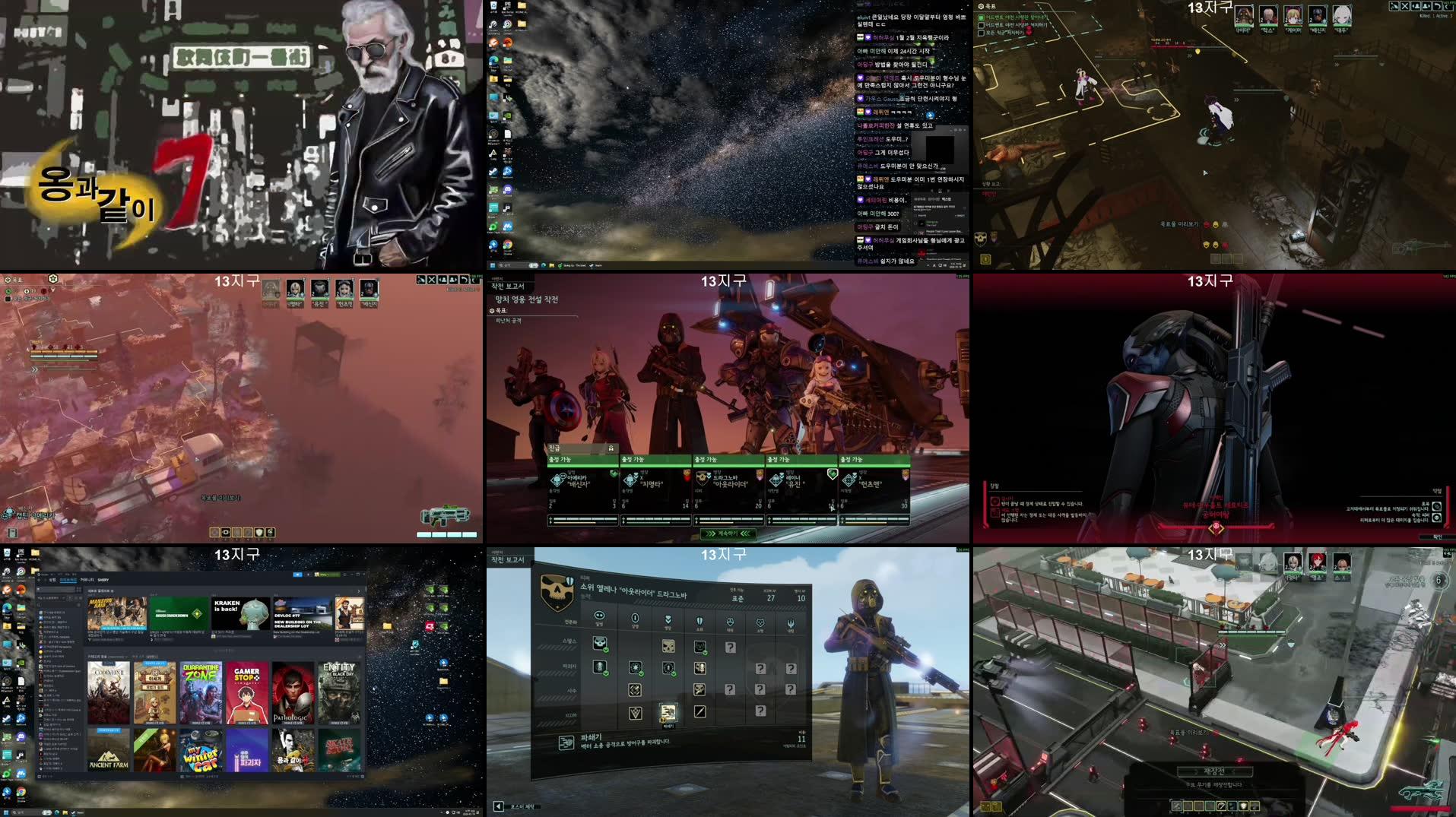Toggle the lock icon beside the 진급 label
This screenshot has width=1456, height=817.
(x=614, y=449)
